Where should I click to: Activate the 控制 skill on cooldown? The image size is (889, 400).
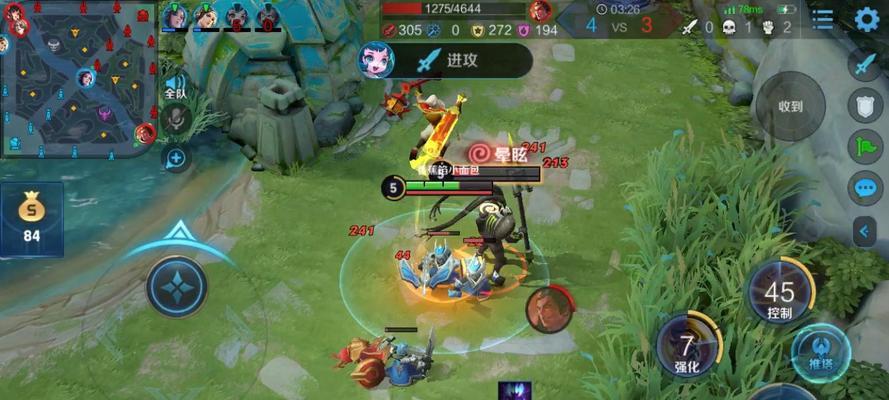780,294
